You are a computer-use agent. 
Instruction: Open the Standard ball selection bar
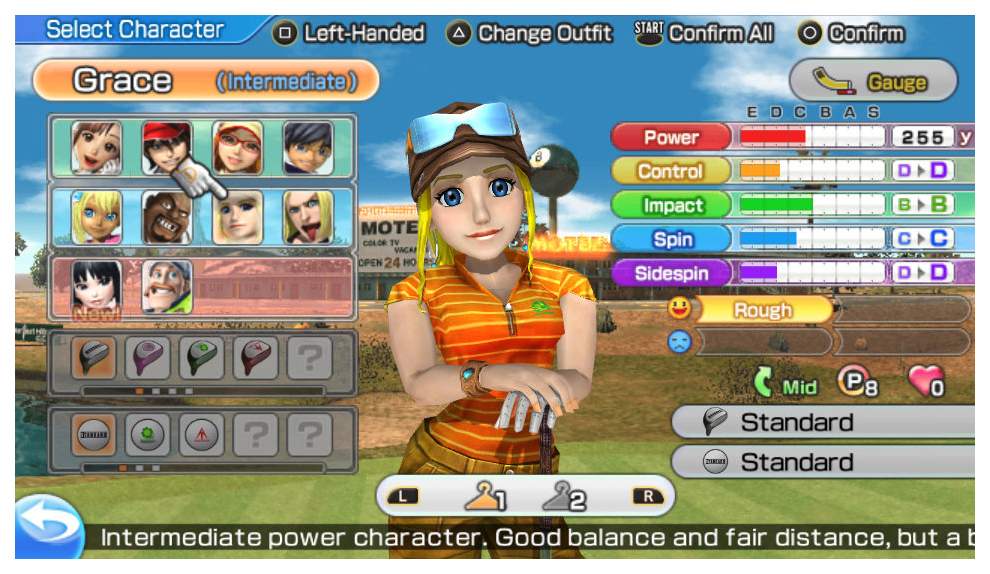(822, 462)
